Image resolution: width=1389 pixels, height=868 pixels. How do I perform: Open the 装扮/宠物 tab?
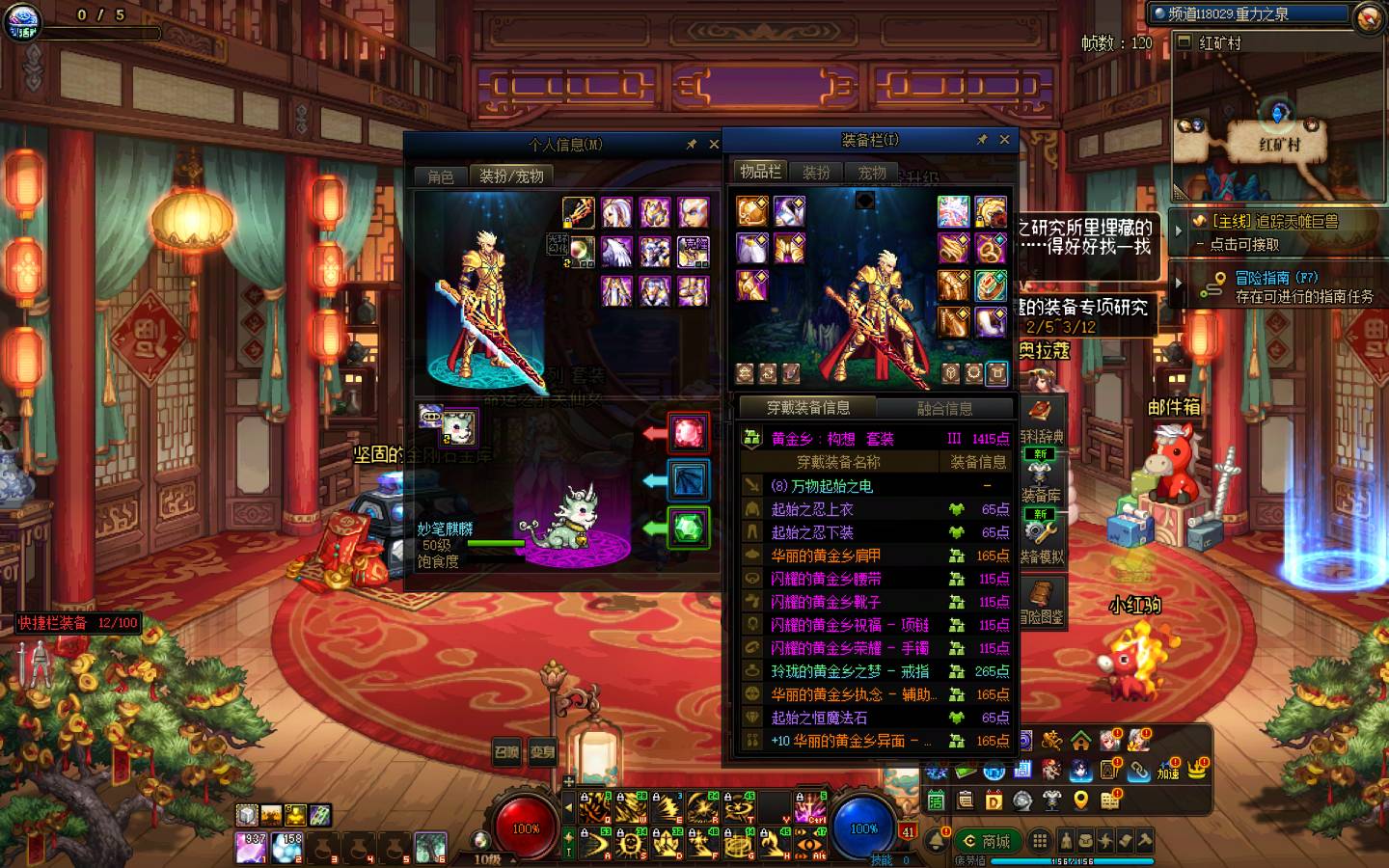[511, 176]
